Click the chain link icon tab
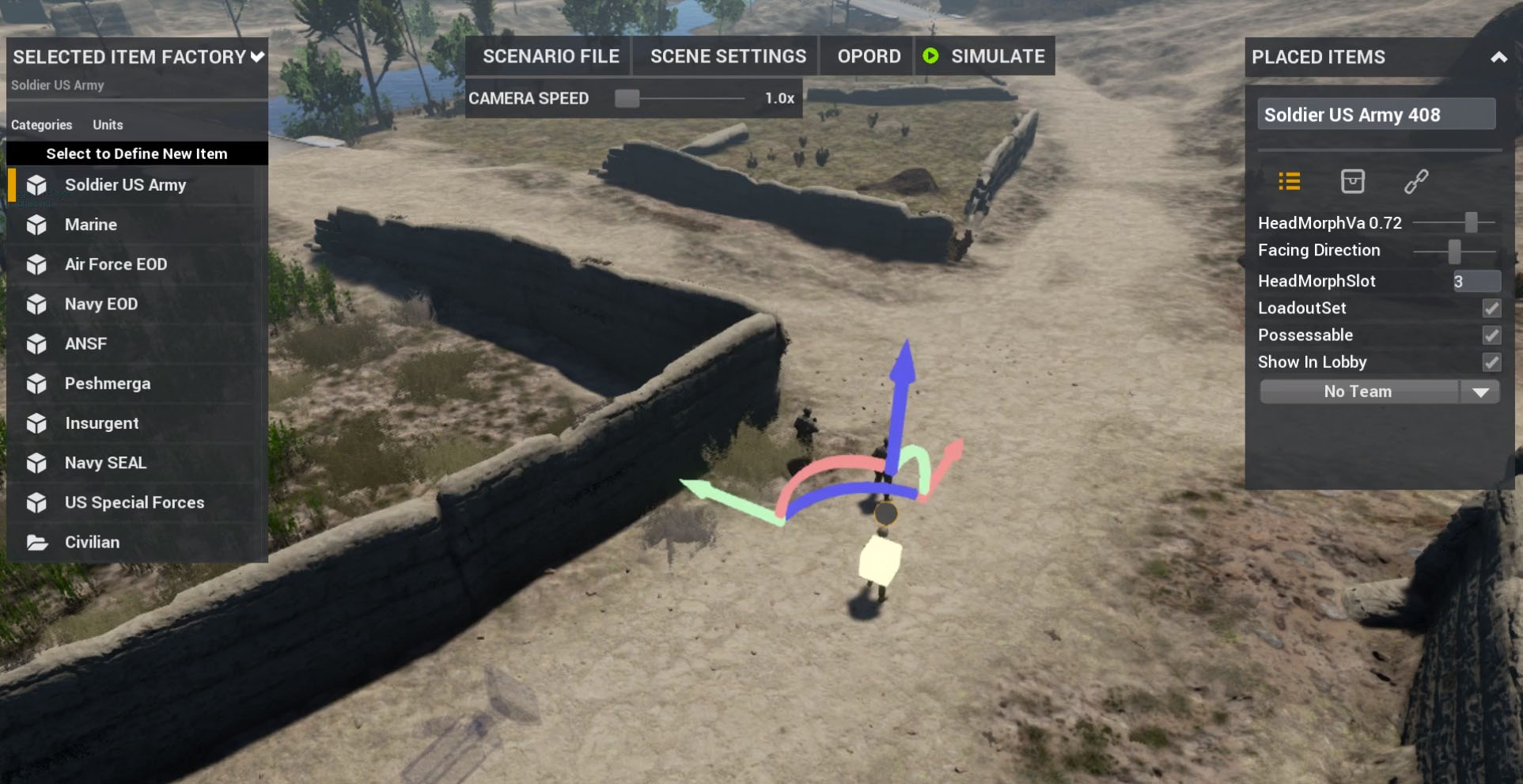 point(1415,182)
